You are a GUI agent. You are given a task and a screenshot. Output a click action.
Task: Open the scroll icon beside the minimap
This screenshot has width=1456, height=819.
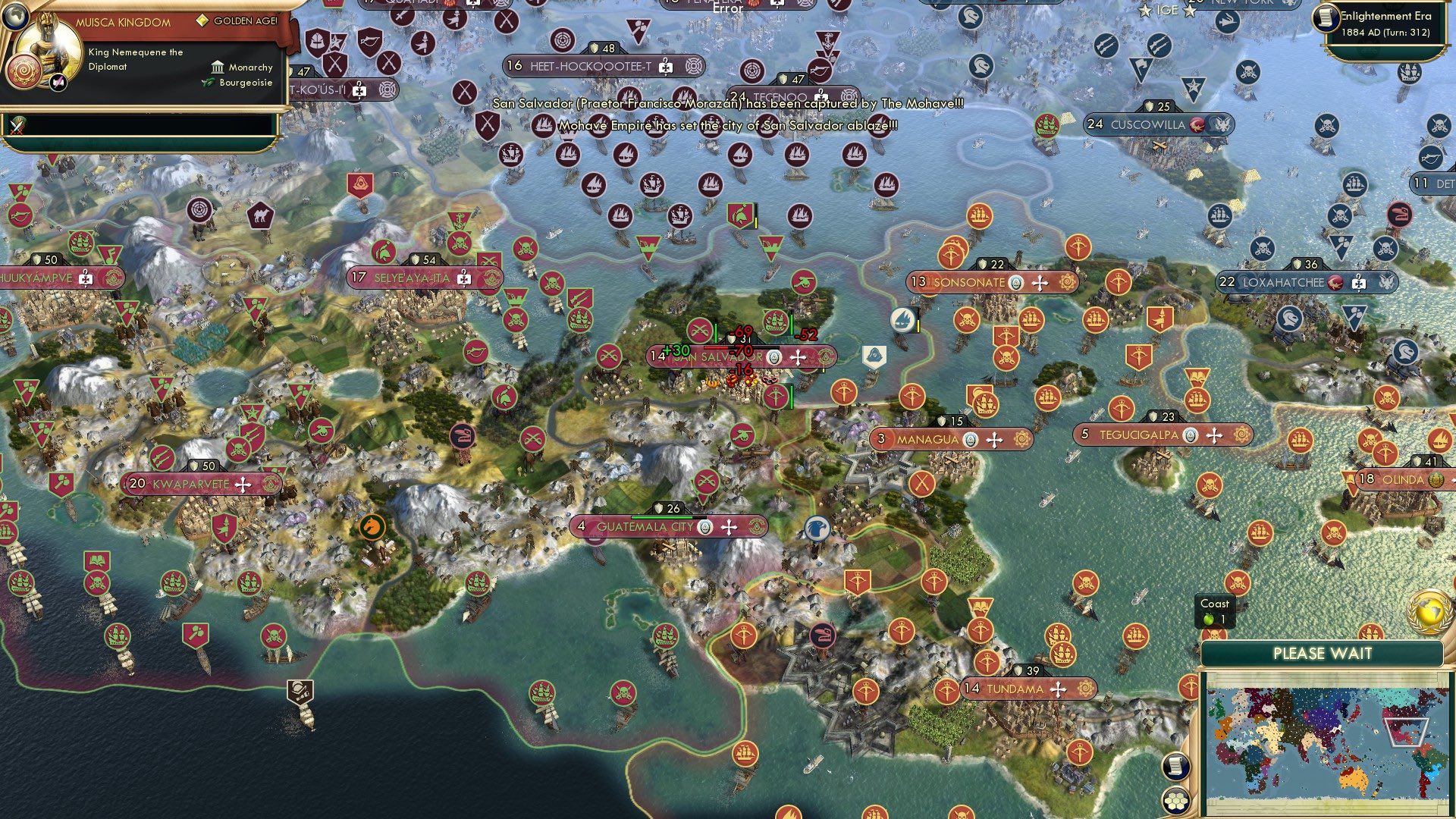coord(1175,767)
